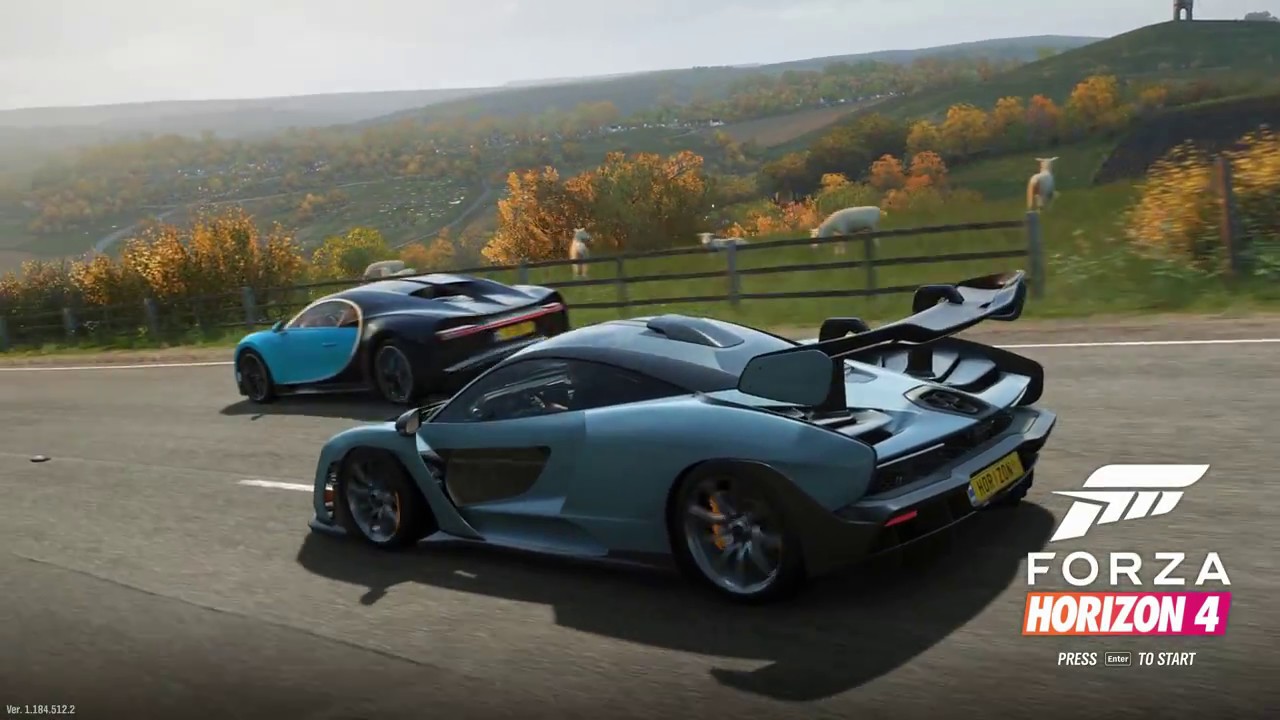Image resolution: width=1280 pixels, height=720 pixels.
Task: Click the front wheel of the McLaren
Action: [x=370, y=500]
